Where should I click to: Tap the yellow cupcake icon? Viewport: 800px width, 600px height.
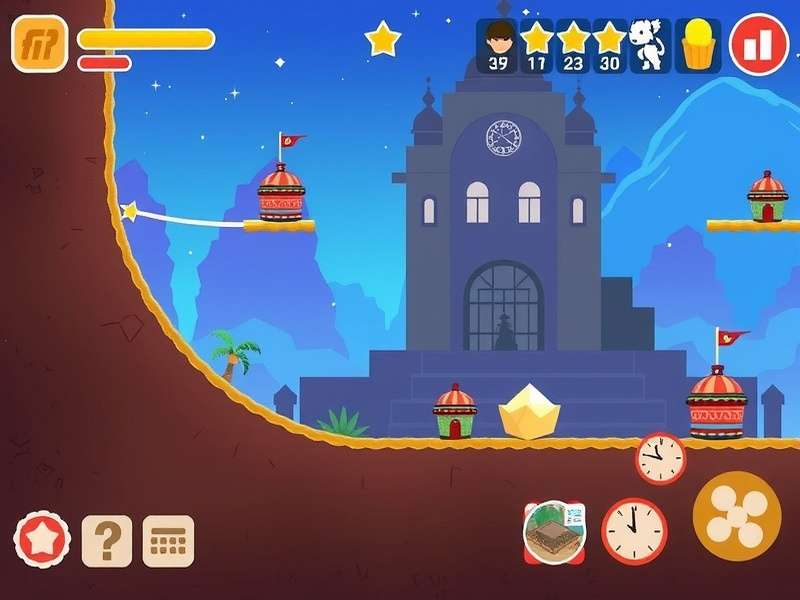[x=699, y=46]
